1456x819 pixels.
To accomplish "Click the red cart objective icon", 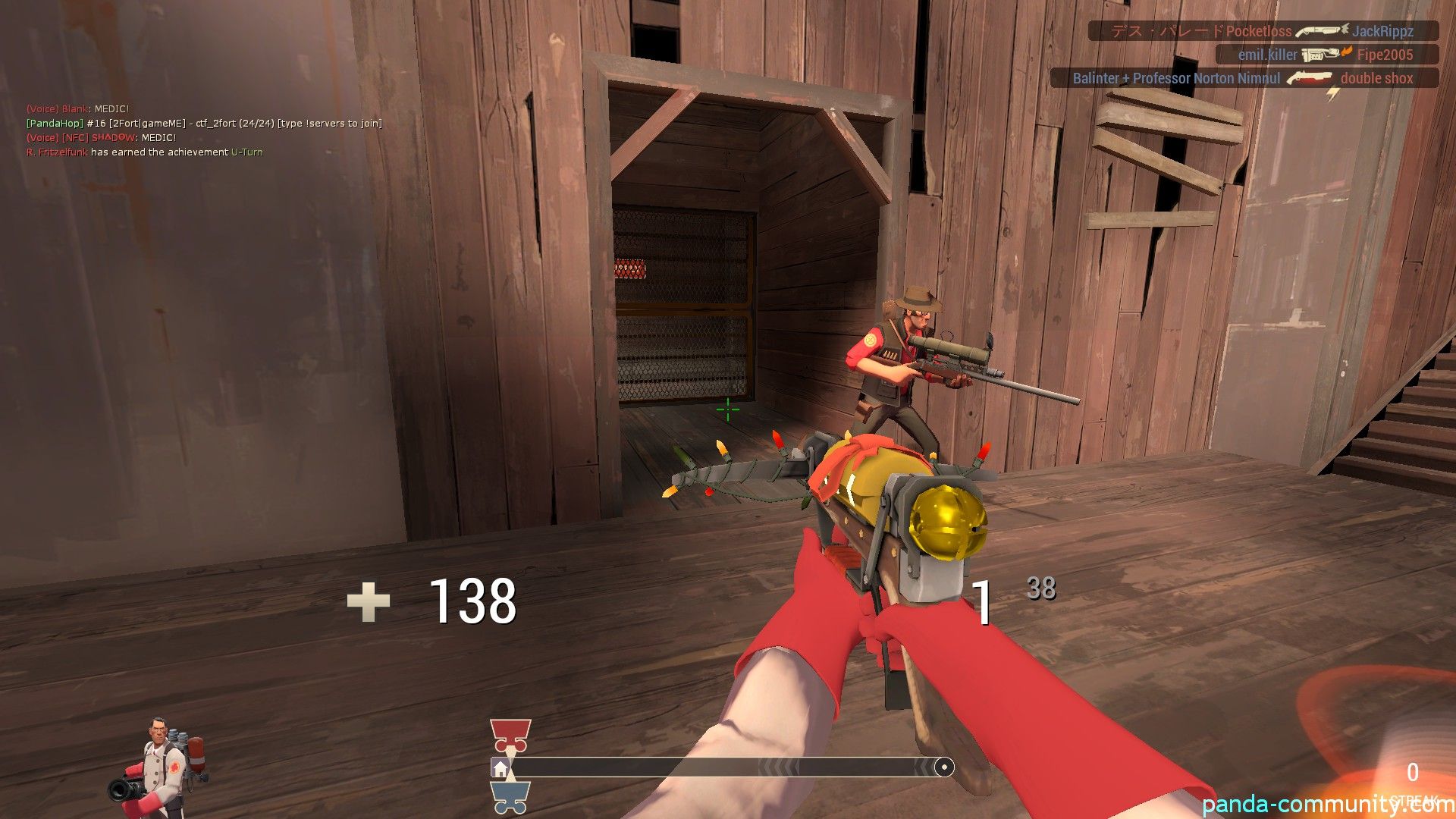I will point(510,734).
